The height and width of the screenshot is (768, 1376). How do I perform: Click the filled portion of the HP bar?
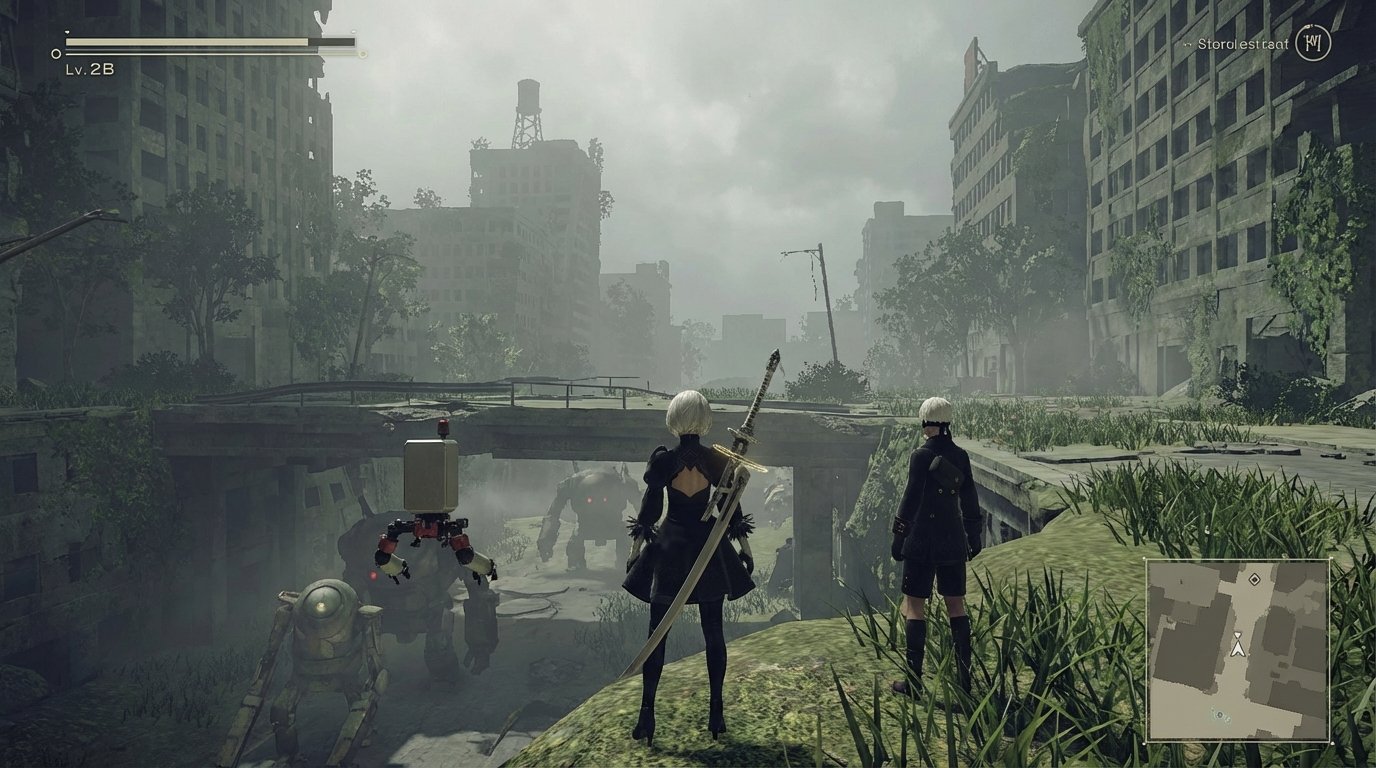[x=180, y=42]
